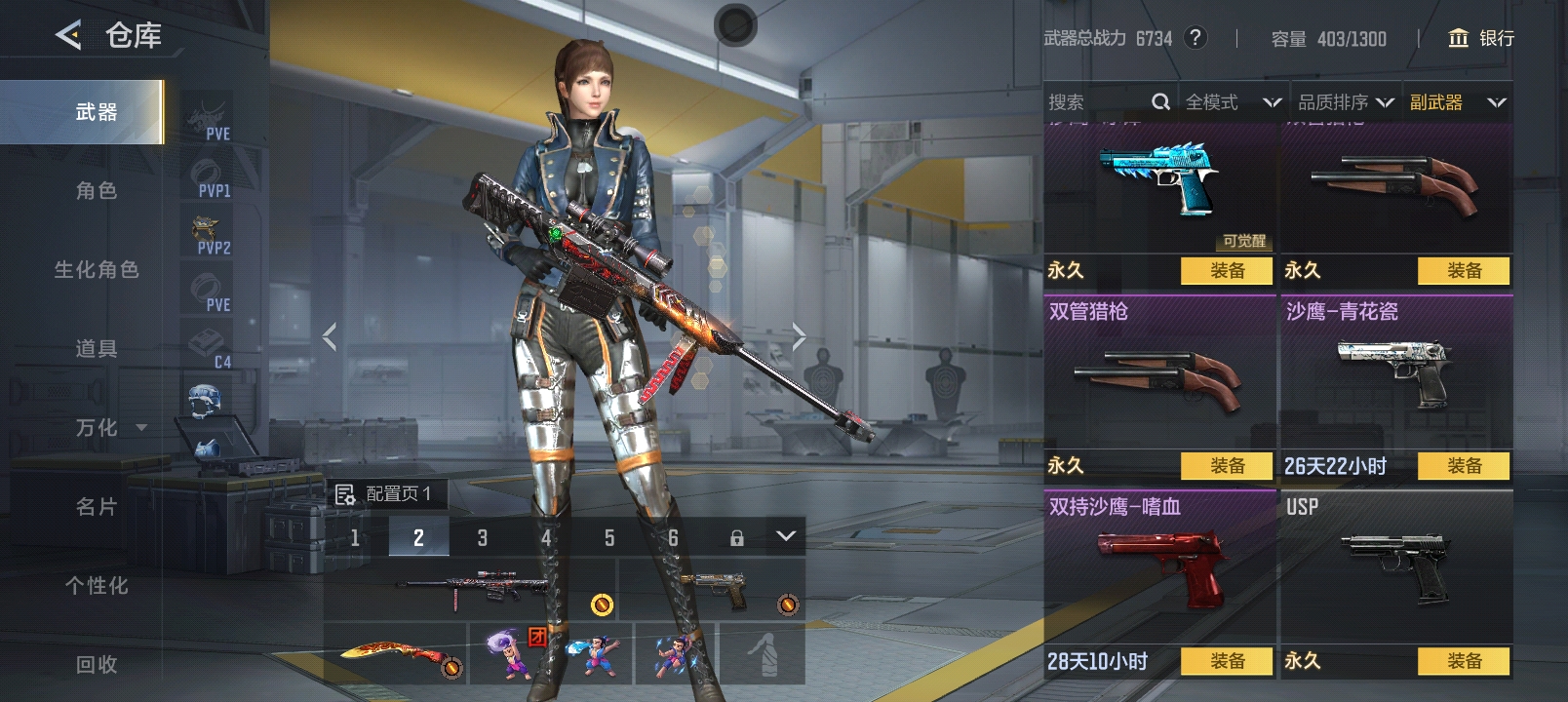
Task: Equip the 双持沙鹰-嗜血 pistol
Action: pyautogui.click(x=1227, y=661)
